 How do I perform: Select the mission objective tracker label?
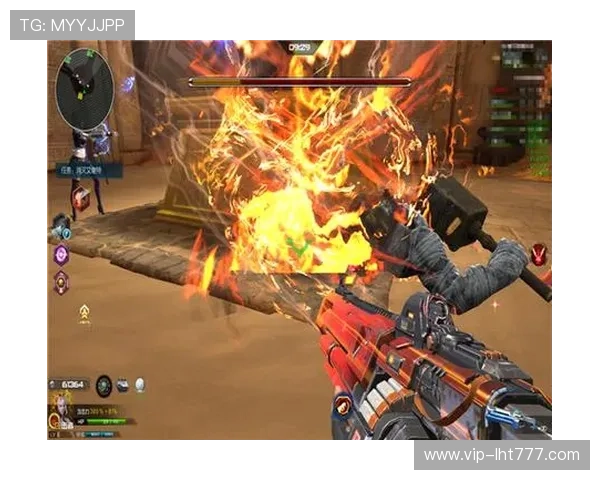(88, 170)
